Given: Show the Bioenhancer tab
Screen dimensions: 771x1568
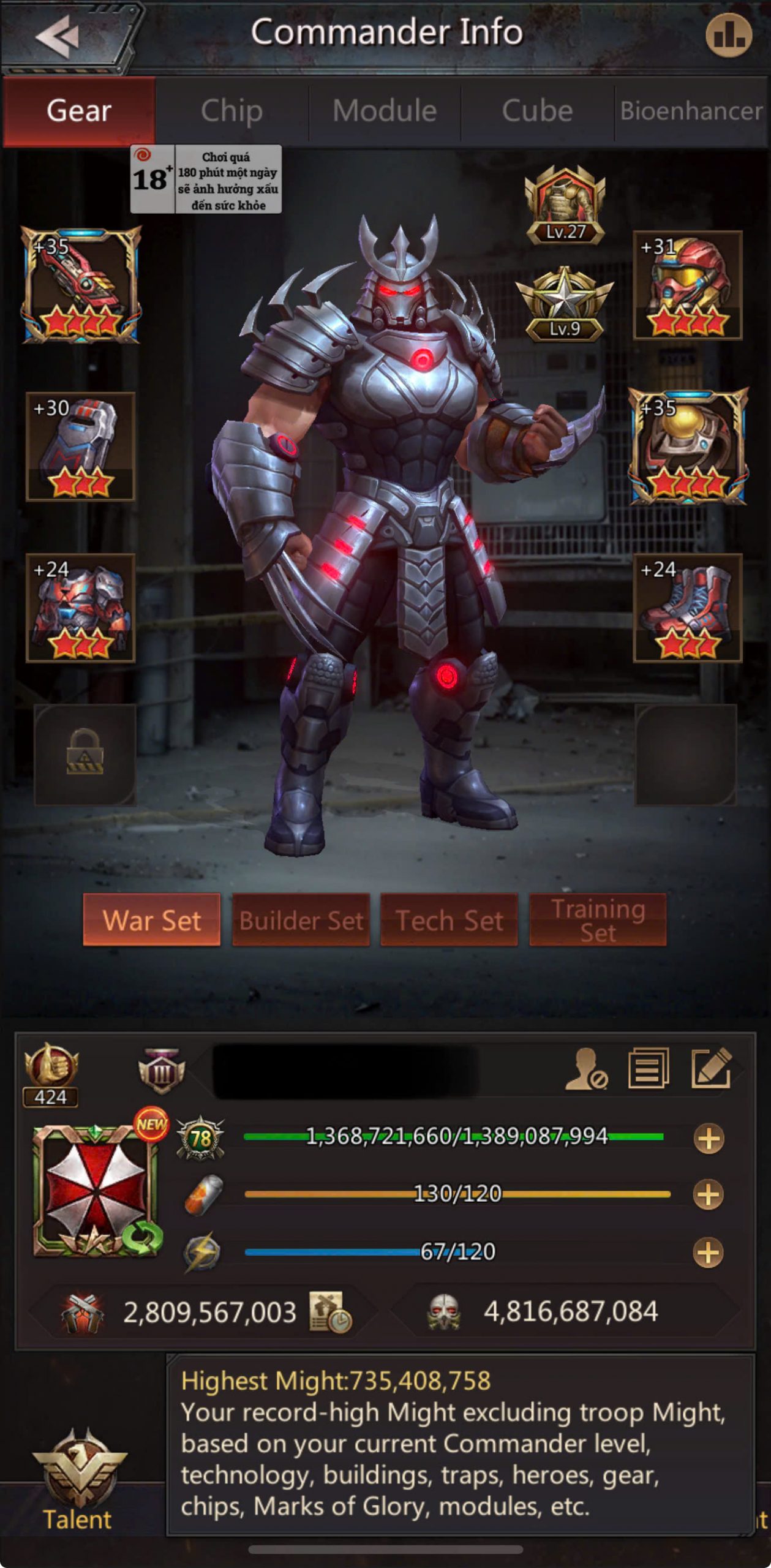Looking at the screenshot, I should tap(691, 111).
